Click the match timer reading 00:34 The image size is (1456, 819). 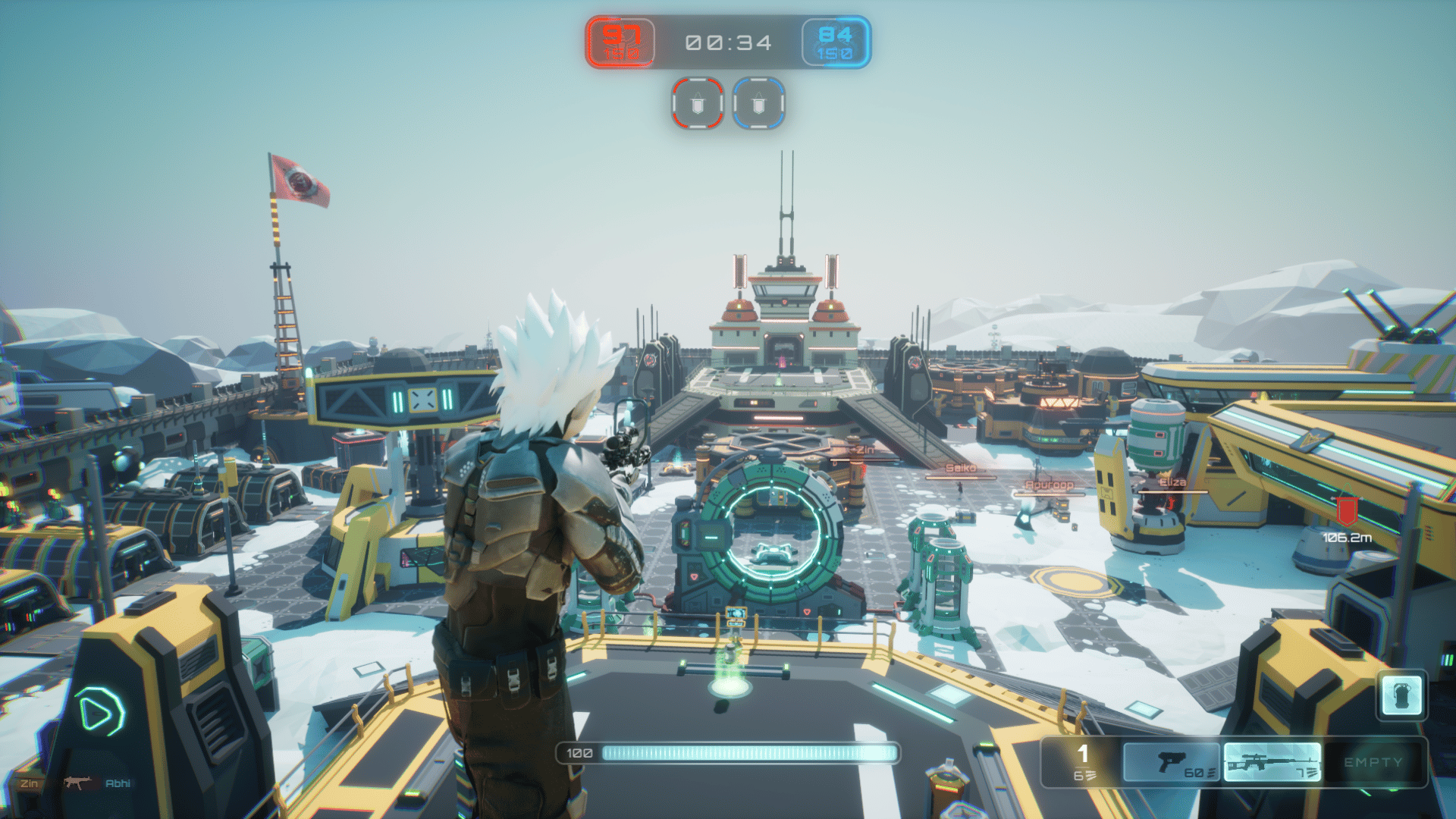(x=728, y=42)
